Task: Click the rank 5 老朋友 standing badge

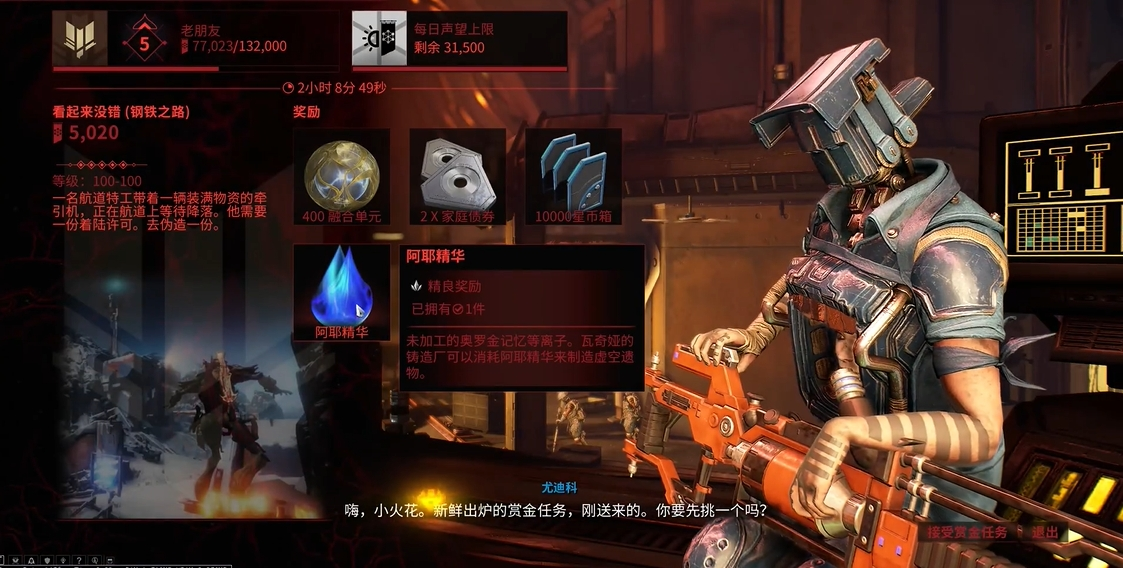Action: 145,40
